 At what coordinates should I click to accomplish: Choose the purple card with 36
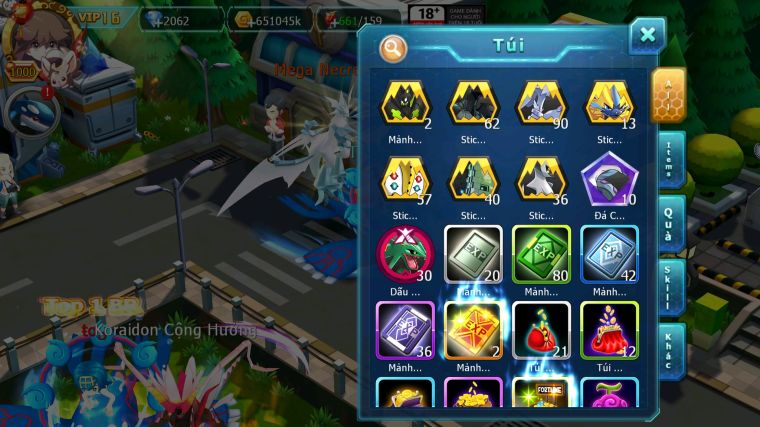(406, 330)
